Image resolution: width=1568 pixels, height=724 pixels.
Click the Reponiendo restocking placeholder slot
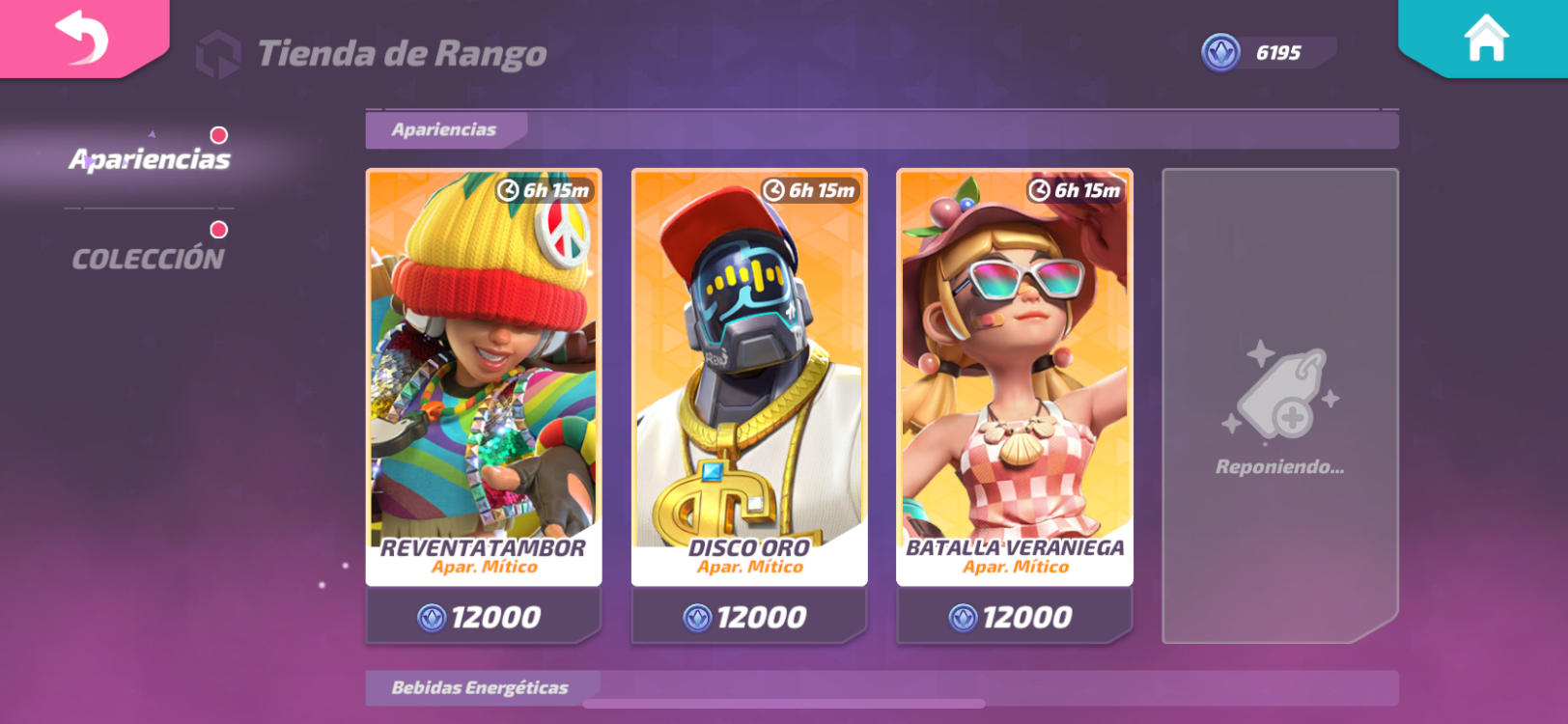coord(1280,405)
